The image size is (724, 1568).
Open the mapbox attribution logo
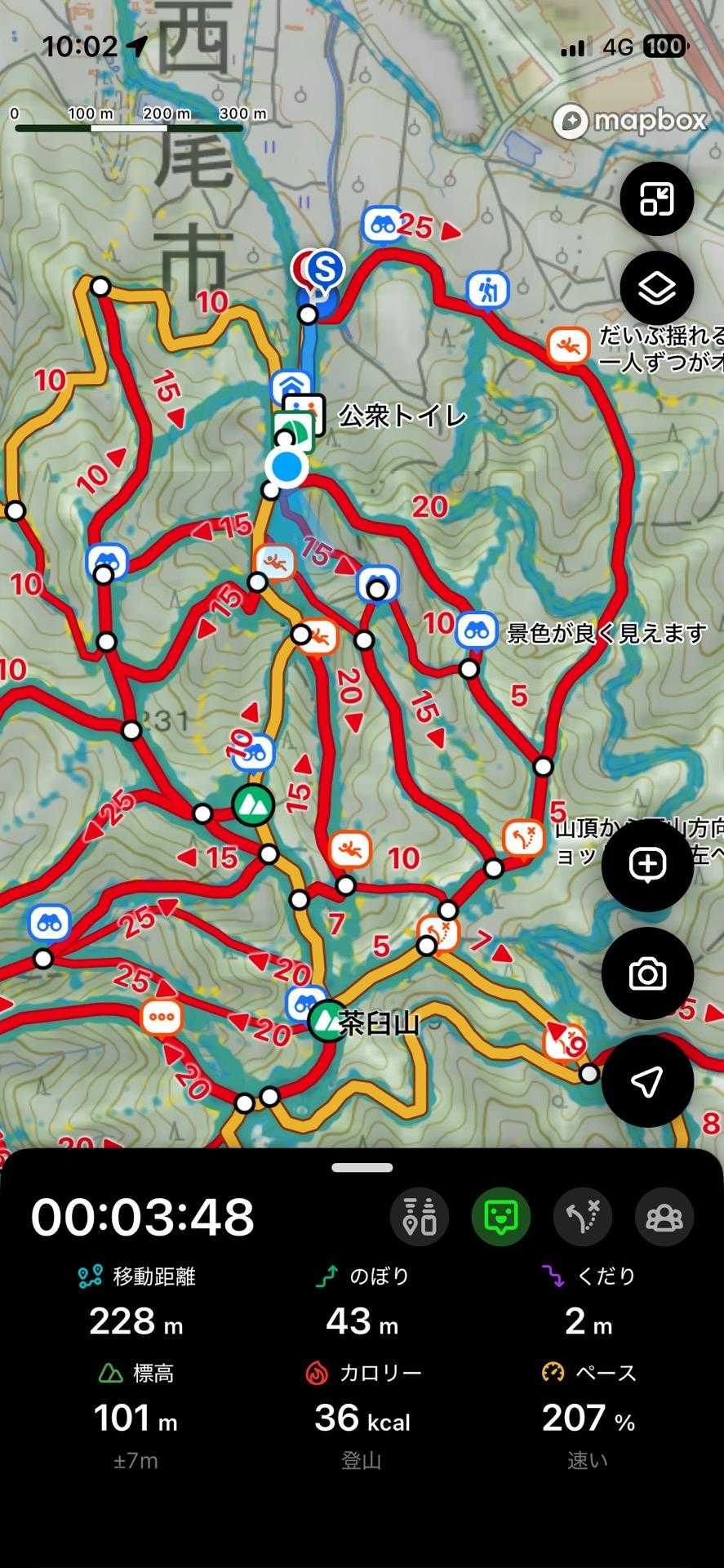629,122
